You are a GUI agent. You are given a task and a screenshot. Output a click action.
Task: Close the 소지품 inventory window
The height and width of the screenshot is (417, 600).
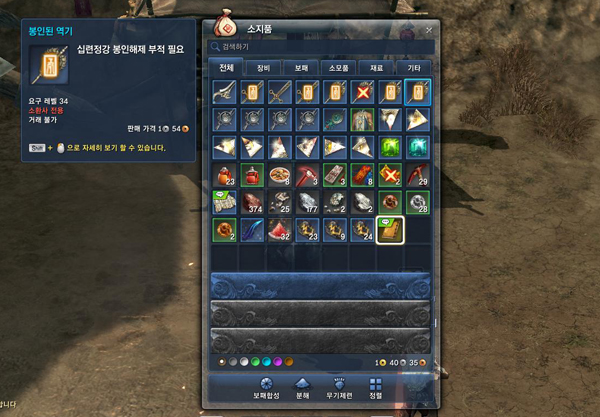429,30
